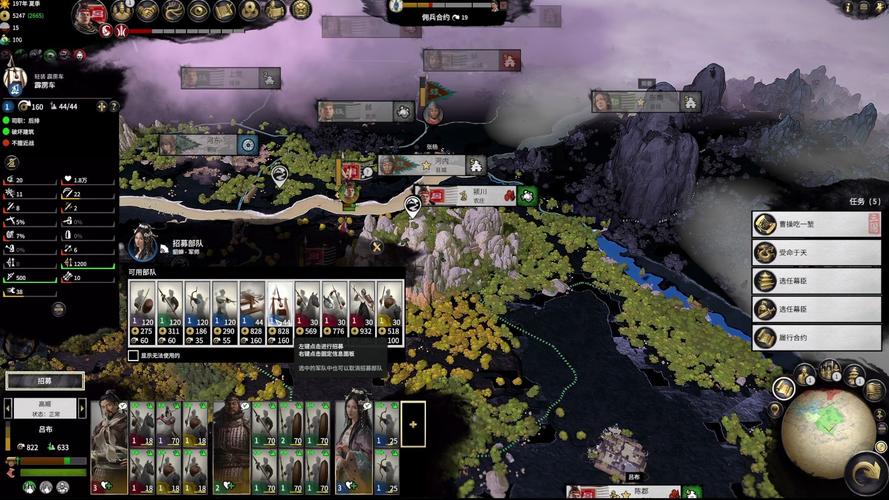Choose the armored second general's portrait card
This screenshot has width=889, height=500.
pos(231,442)
